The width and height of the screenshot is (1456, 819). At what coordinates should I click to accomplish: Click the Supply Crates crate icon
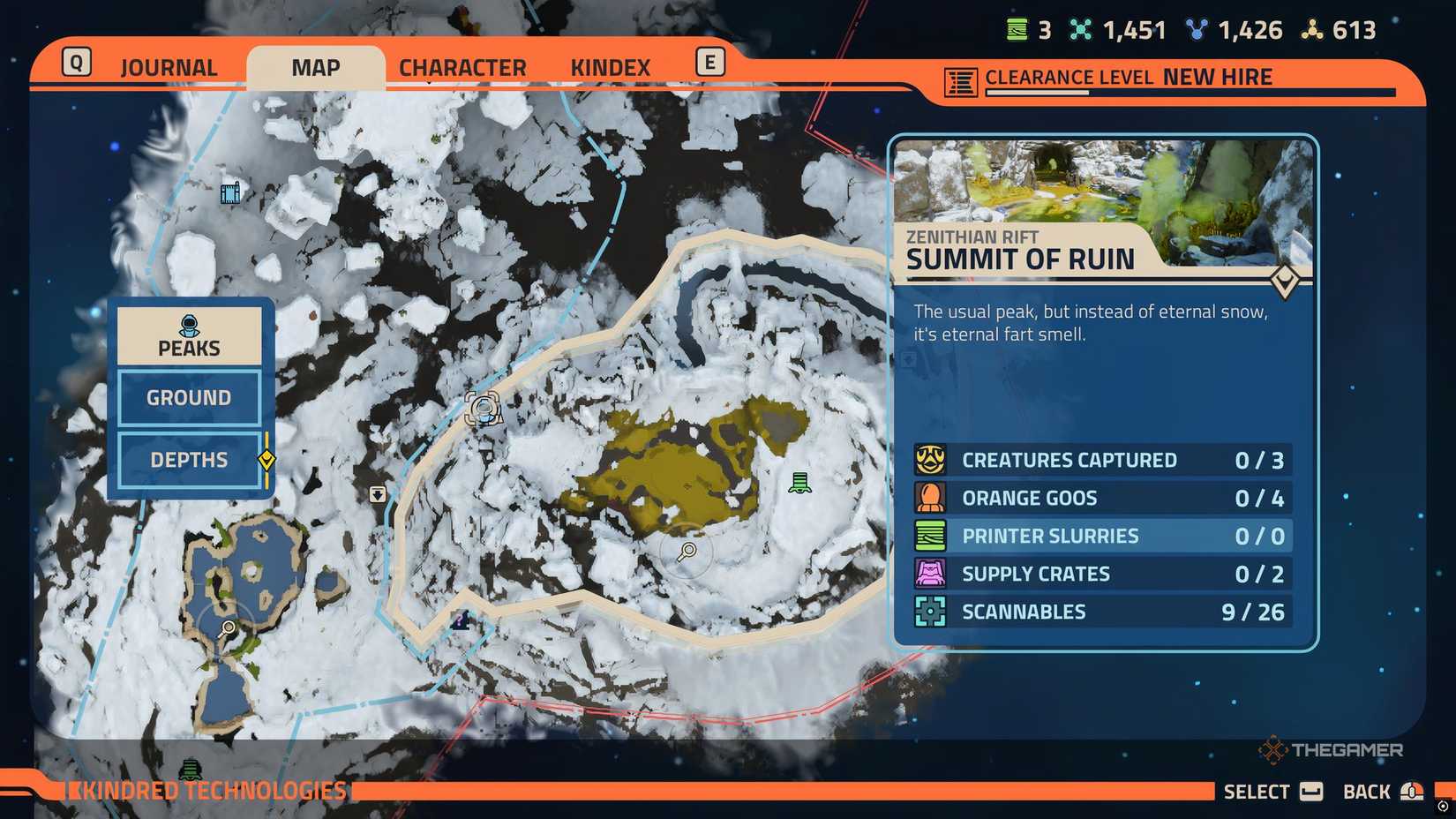pyautogui.click(x=933, y=573)
